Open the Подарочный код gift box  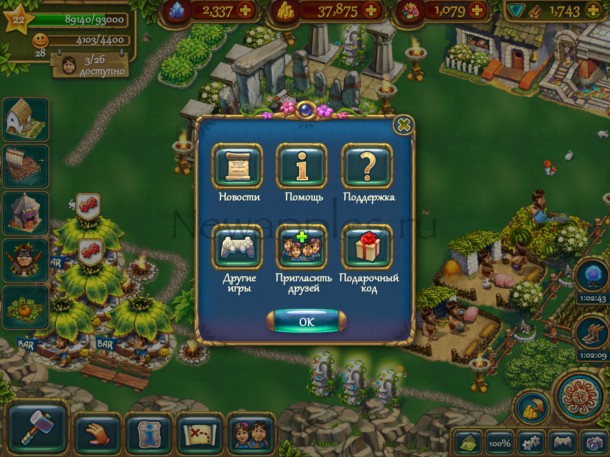[367, 247]
